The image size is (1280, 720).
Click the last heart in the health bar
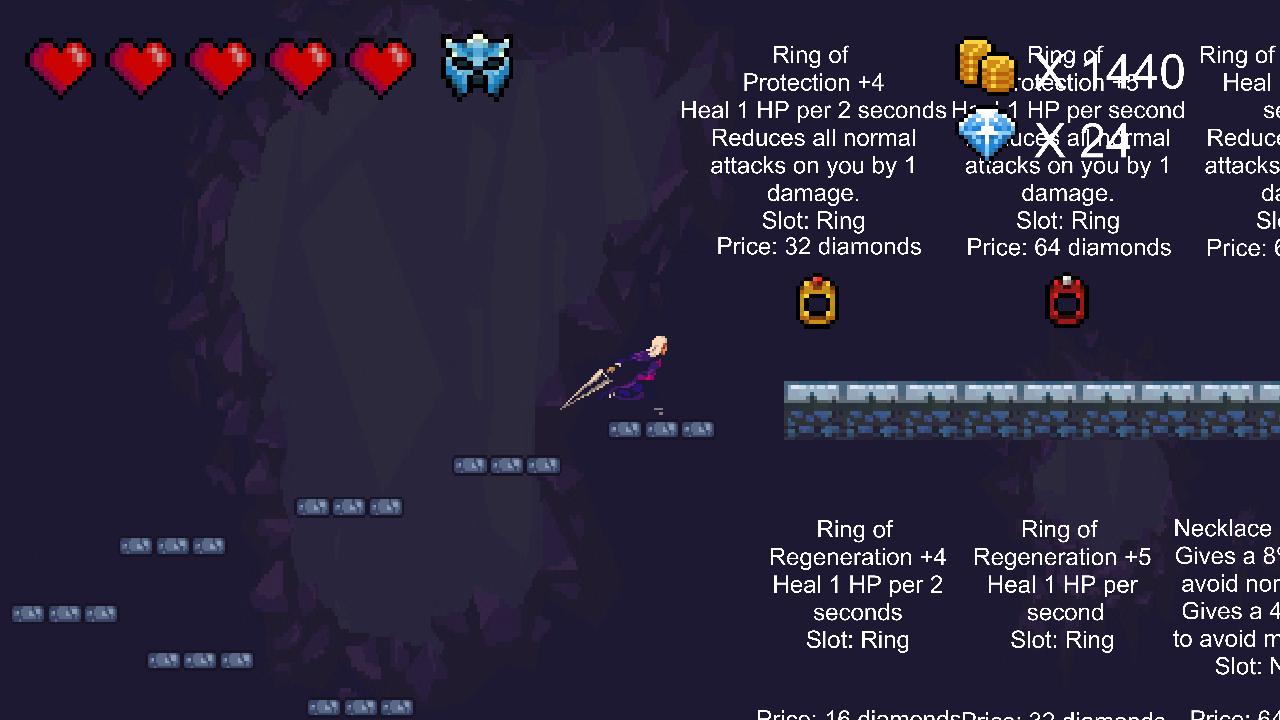pos(380,65)
